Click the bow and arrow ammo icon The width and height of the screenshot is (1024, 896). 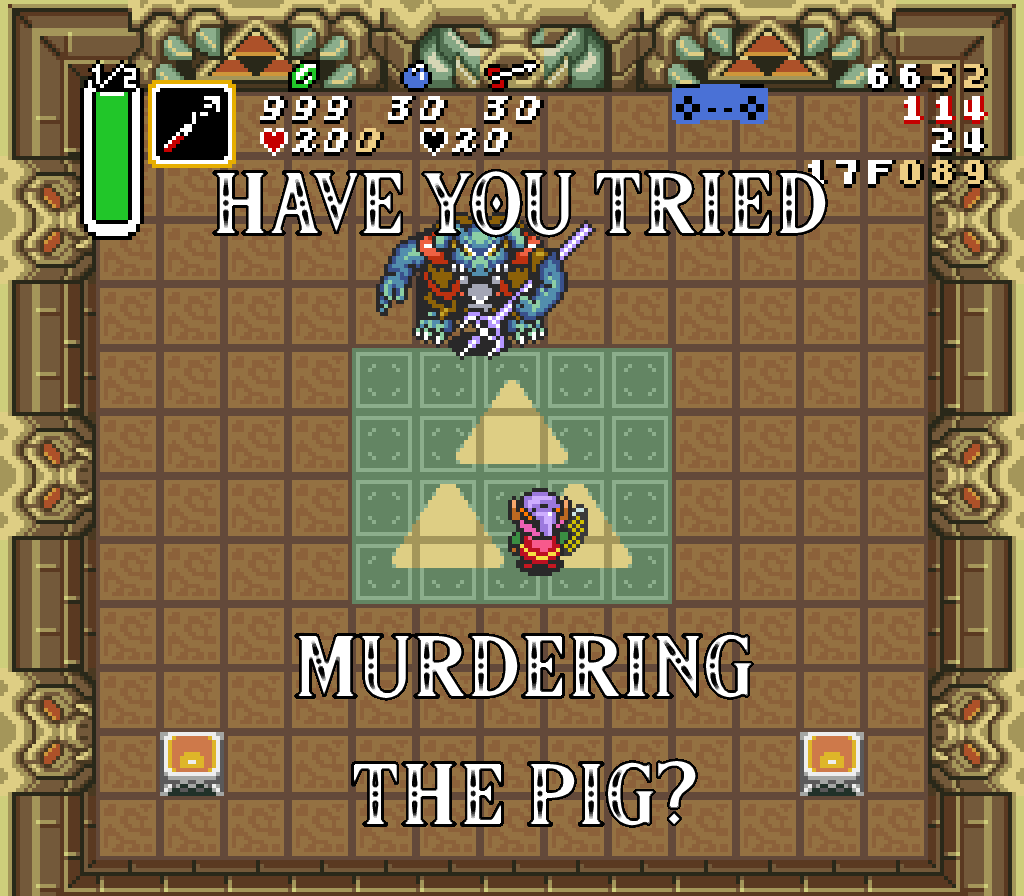coord(510,74)
